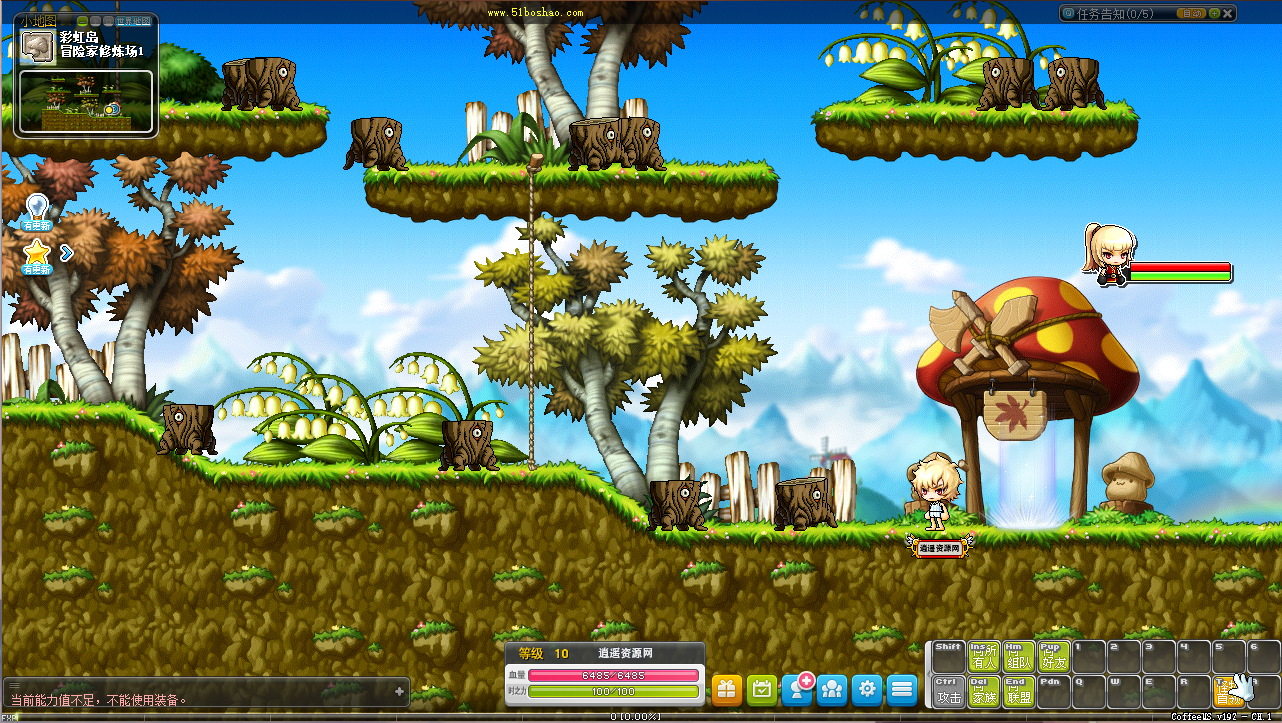Select the 攻击 attack quickslot
The width and height of the screenshot is (1282, 723).
(x=948, y=691)
